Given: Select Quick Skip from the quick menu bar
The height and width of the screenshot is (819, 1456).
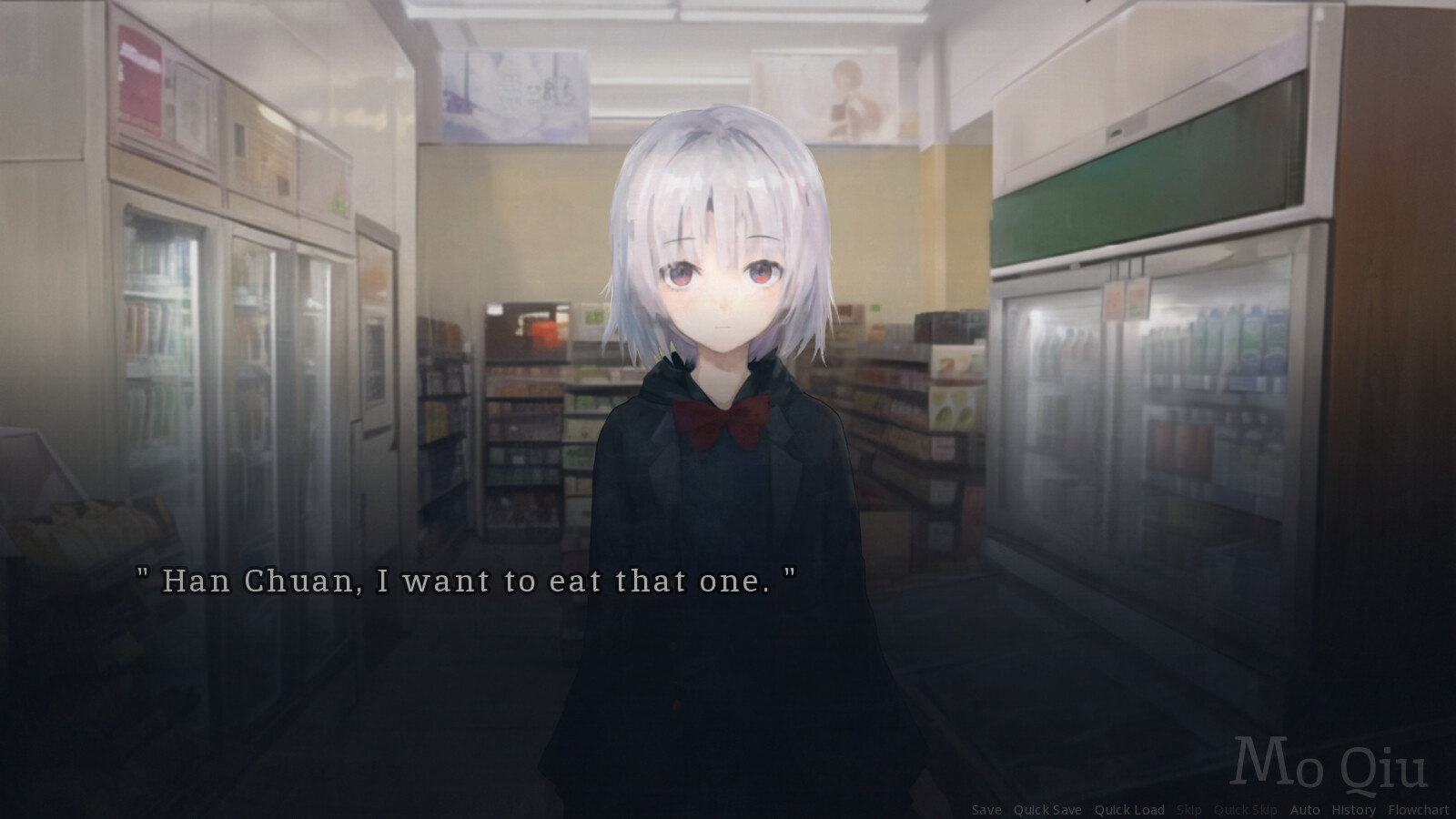Looking at the screenshot, I should point(1246,809).
